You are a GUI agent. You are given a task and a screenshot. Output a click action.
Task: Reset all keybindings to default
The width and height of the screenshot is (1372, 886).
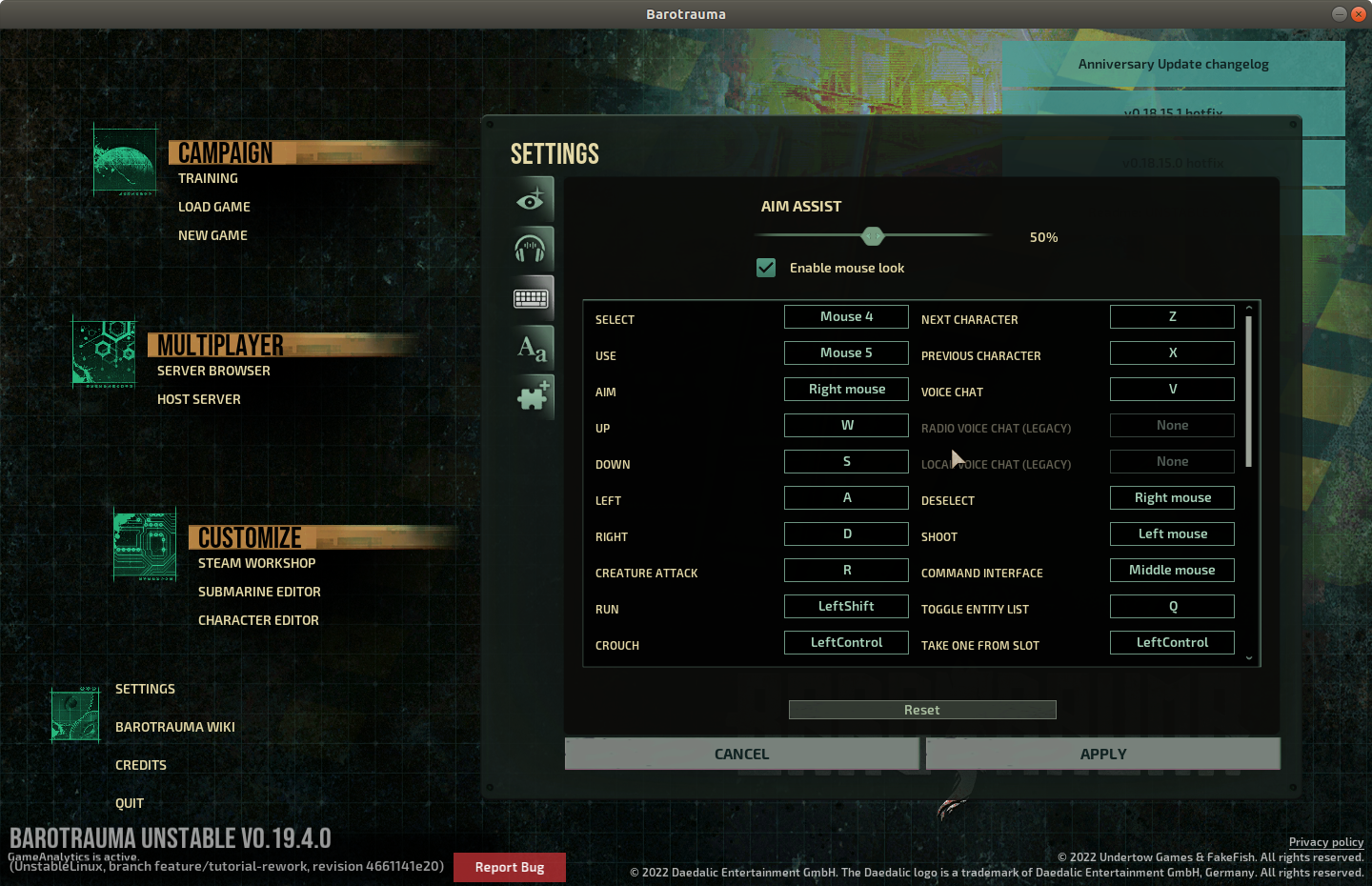(x=921, y=709)
